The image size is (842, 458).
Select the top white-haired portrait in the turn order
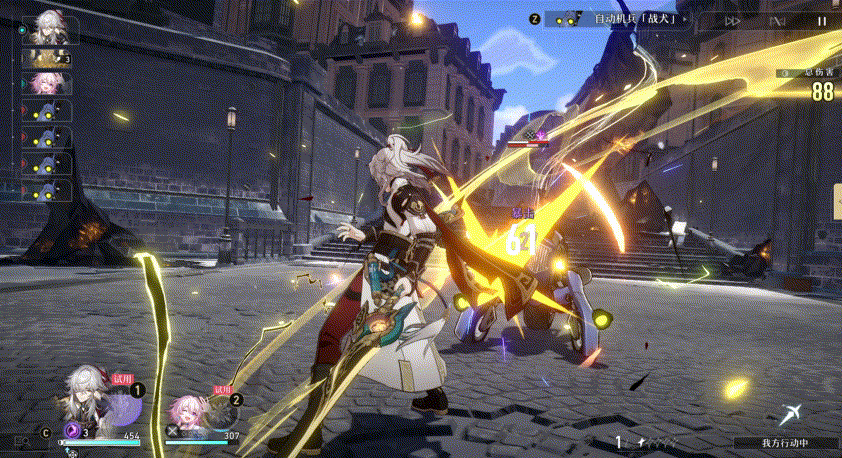pos(47,28)
